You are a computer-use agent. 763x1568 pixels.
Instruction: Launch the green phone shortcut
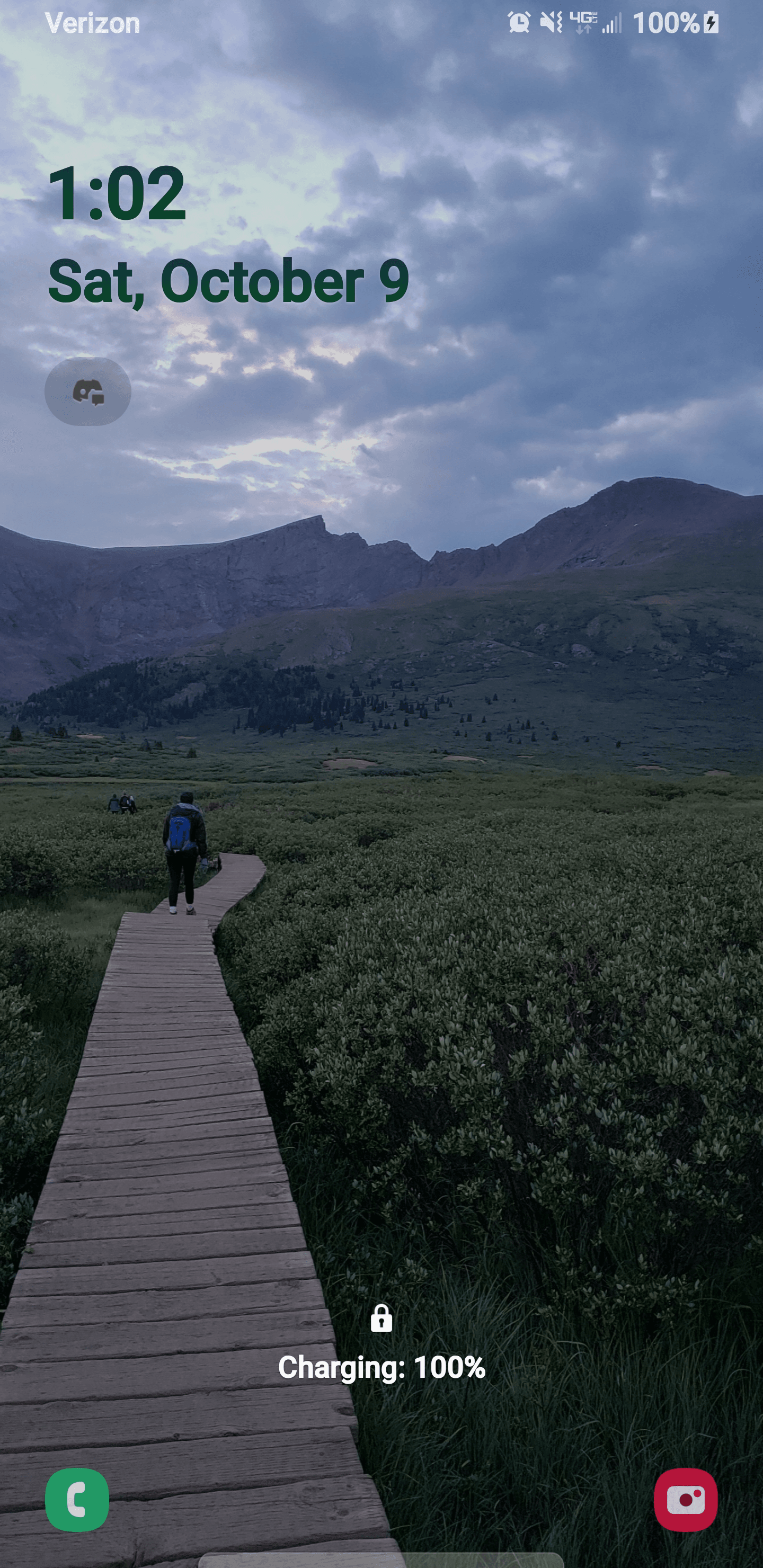point(77,1499)
